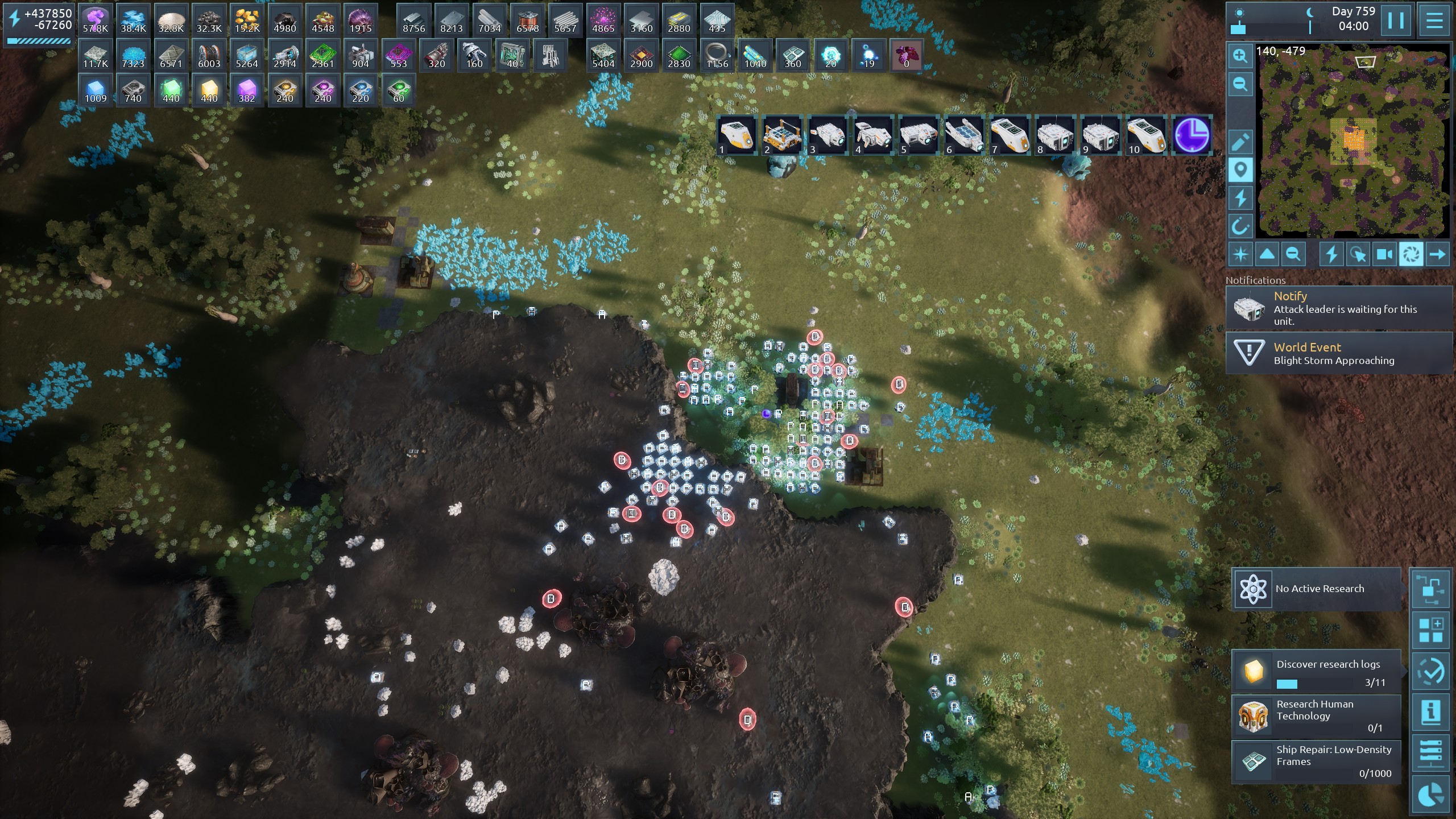
Task: Zoom in on the minimap
Action: 1240,56
